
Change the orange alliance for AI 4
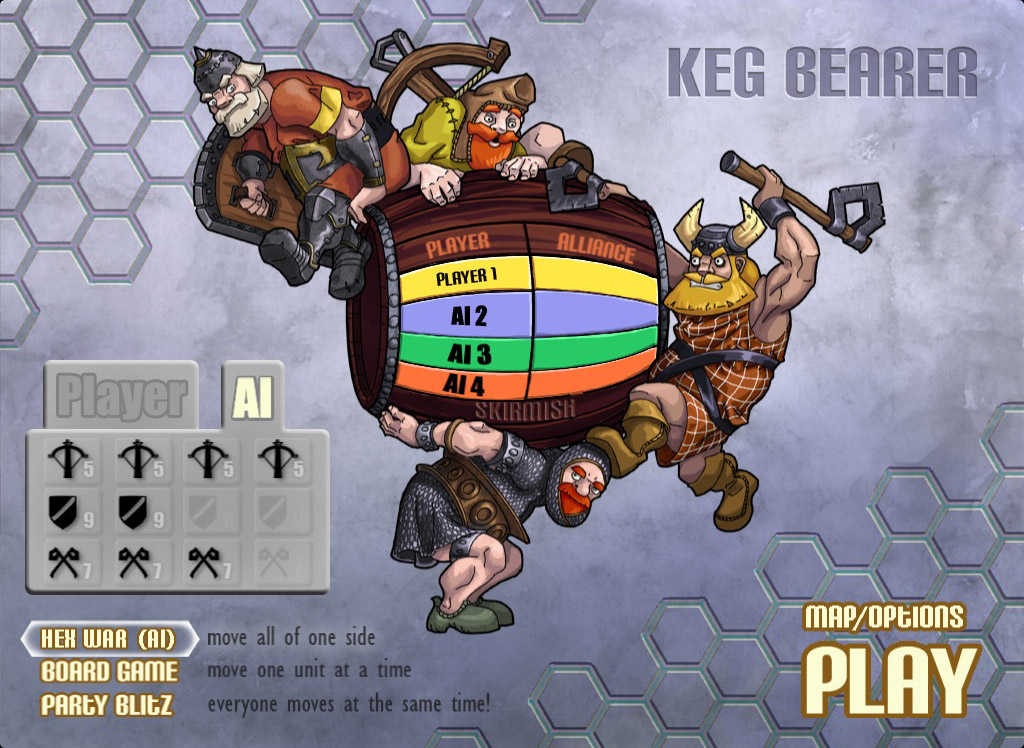click(x=590, y=381)
